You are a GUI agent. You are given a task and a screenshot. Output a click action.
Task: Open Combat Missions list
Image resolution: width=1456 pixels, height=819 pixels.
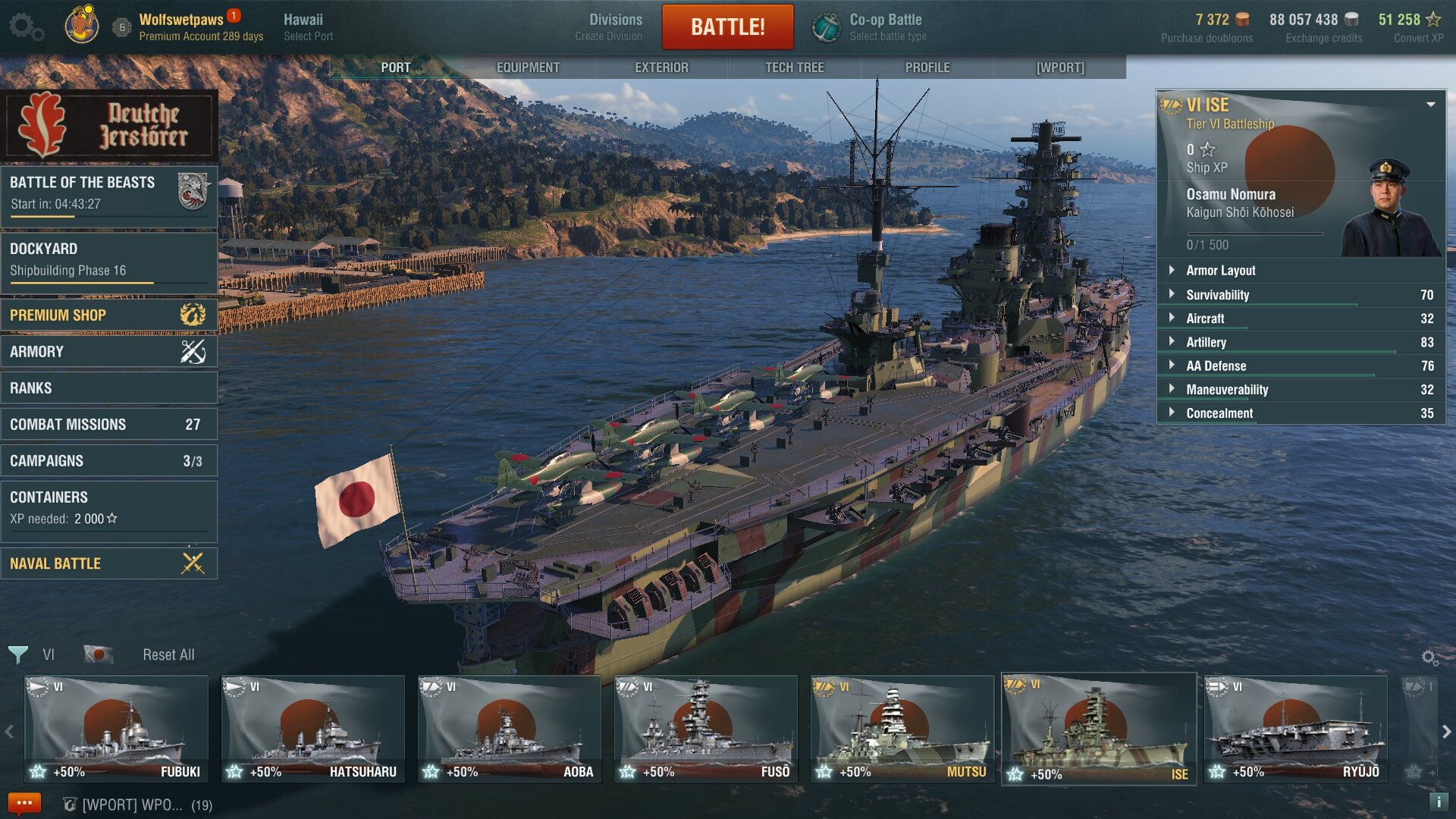(108, 424)
